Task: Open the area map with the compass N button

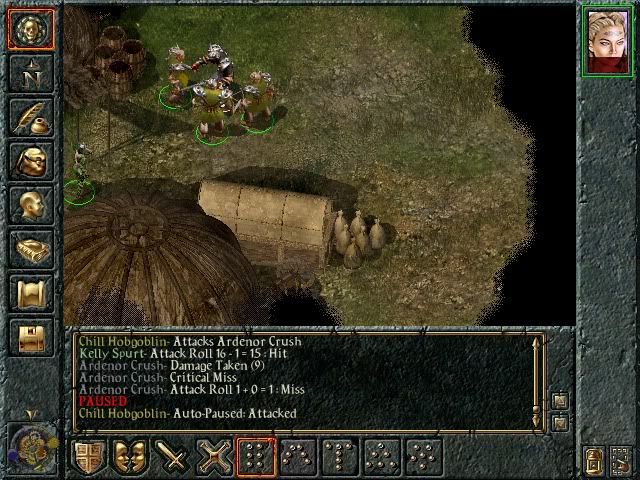Action: click(x=31, y=73)
